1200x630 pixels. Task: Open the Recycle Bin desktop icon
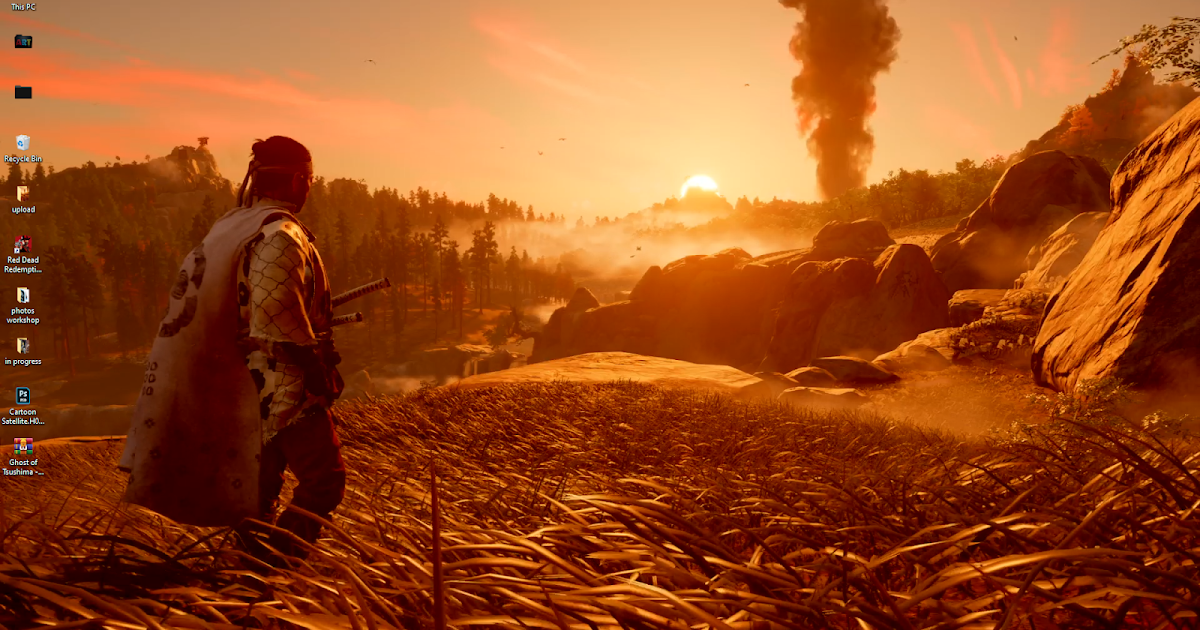coord(23,143)
